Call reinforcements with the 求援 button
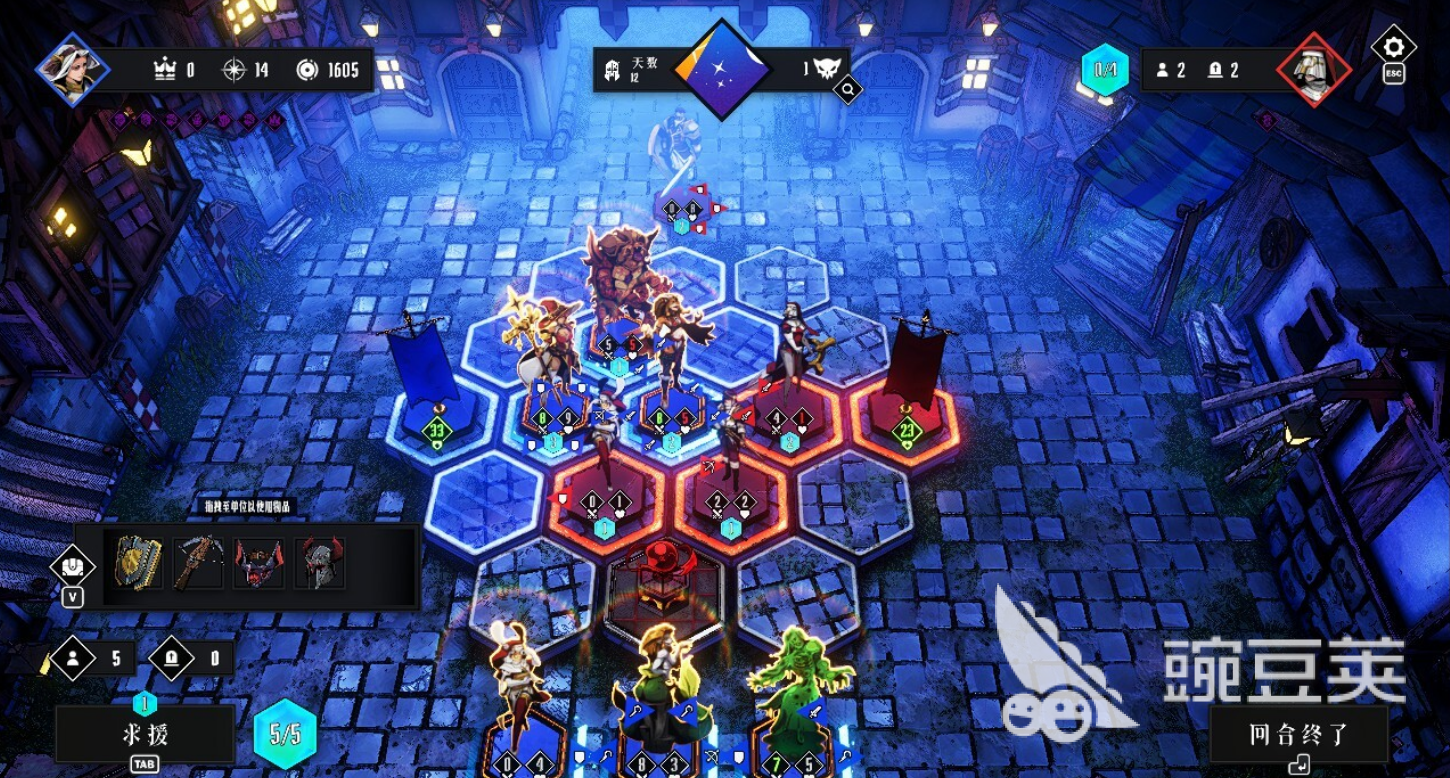The image size is (1450, 778). [x=145, y=735]
